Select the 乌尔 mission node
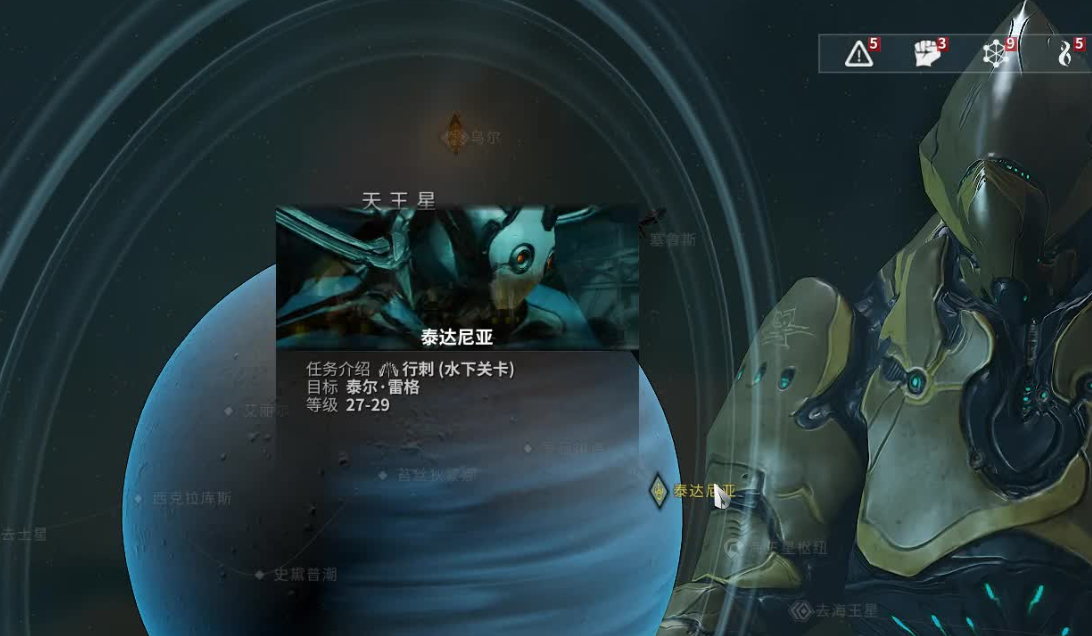 tap(456, 135)
